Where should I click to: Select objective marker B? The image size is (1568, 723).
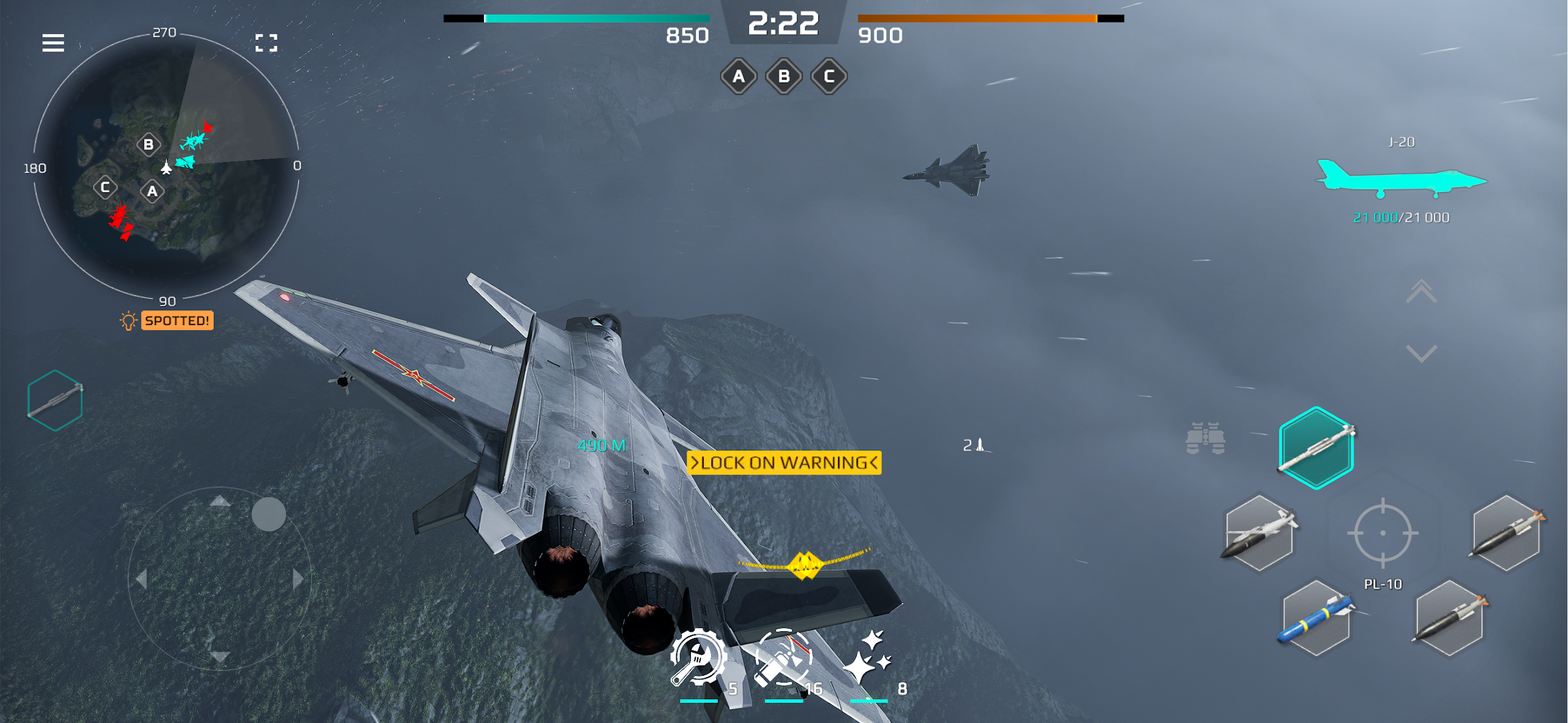click(785, 77)
